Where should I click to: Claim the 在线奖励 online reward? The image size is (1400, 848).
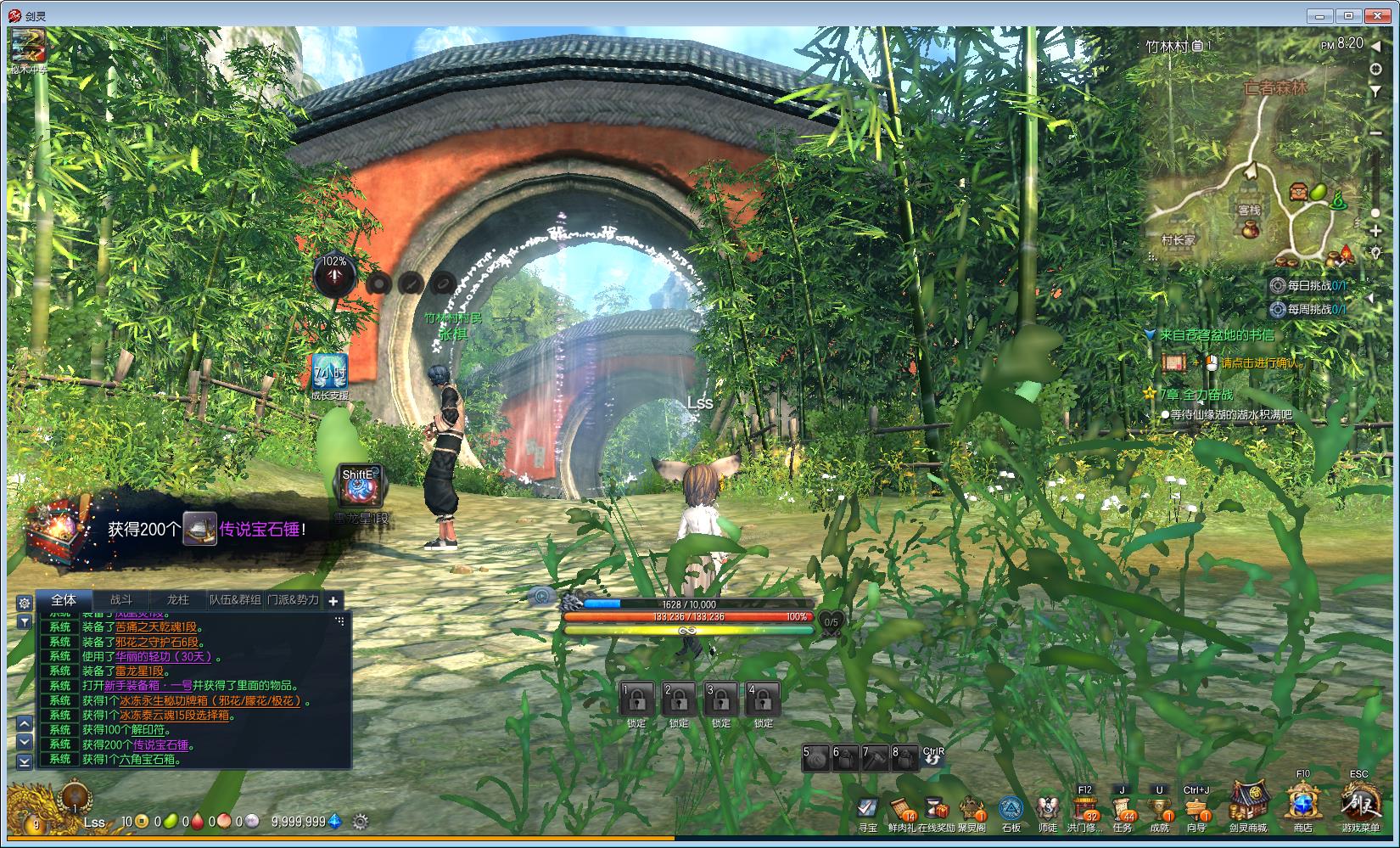coord(935,809)
